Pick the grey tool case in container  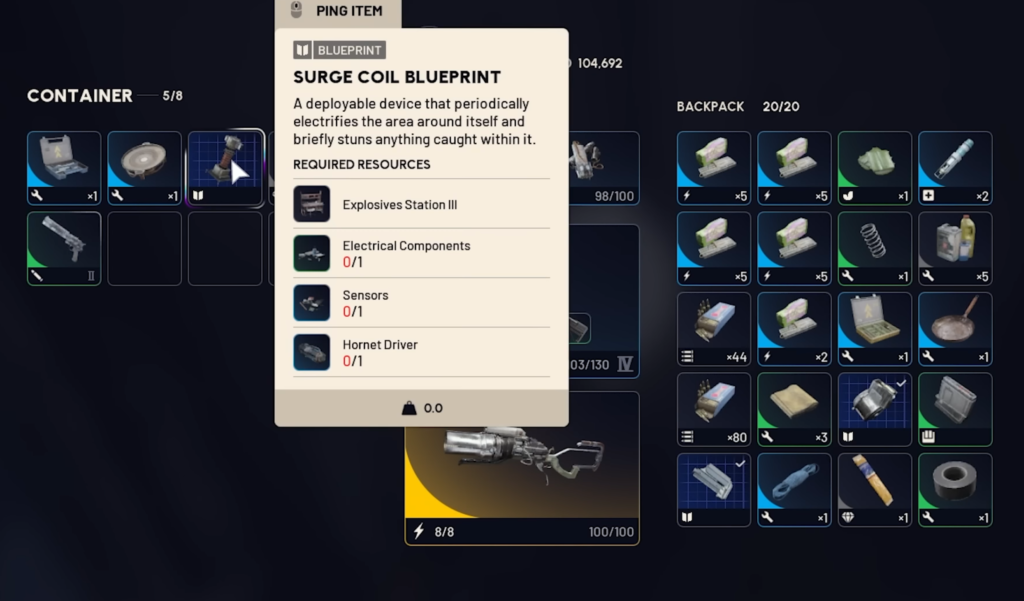click(64, 168)
